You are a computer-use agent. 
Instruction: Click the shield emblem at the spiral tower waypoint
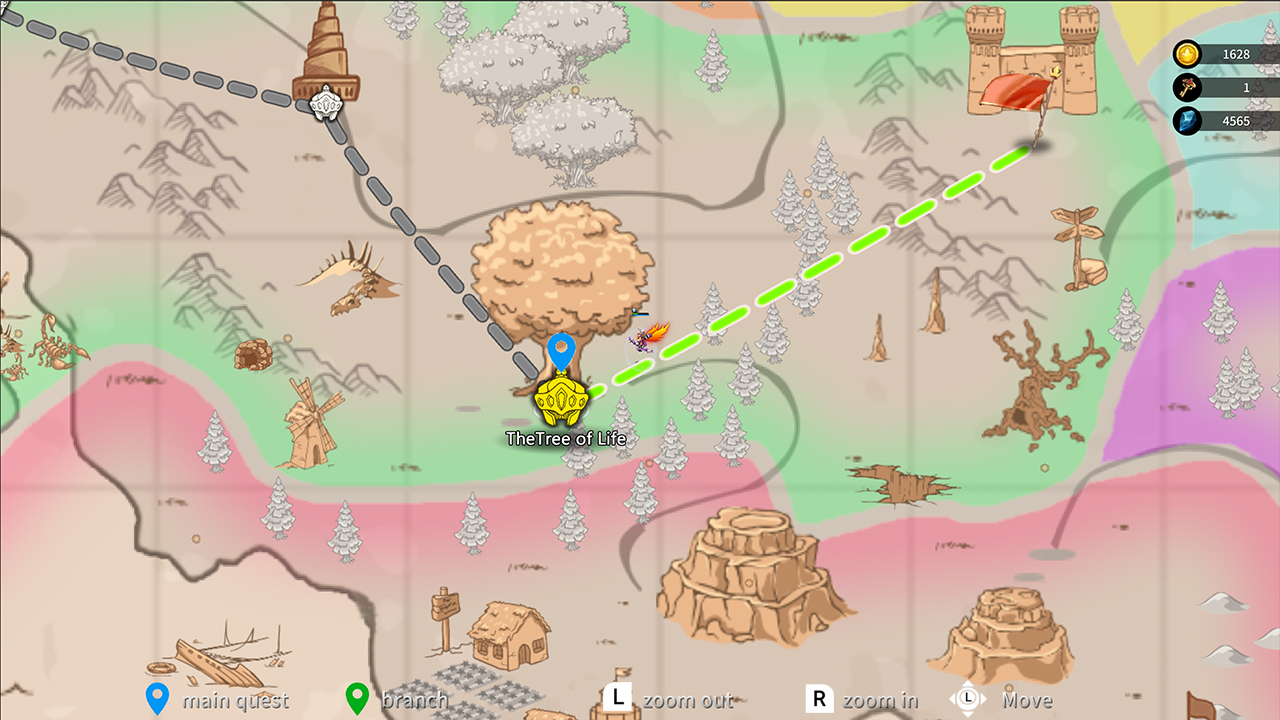tap(324, 104)
